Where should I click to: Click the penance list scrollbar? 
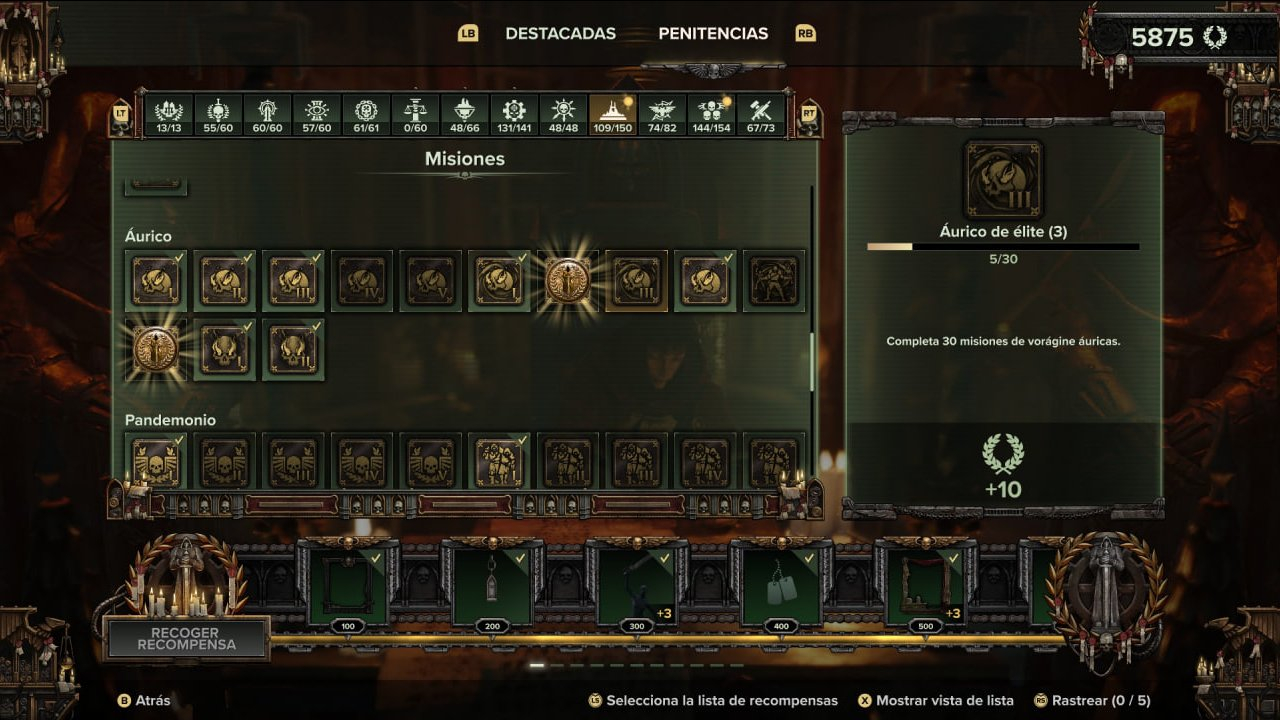click(812, 360)
